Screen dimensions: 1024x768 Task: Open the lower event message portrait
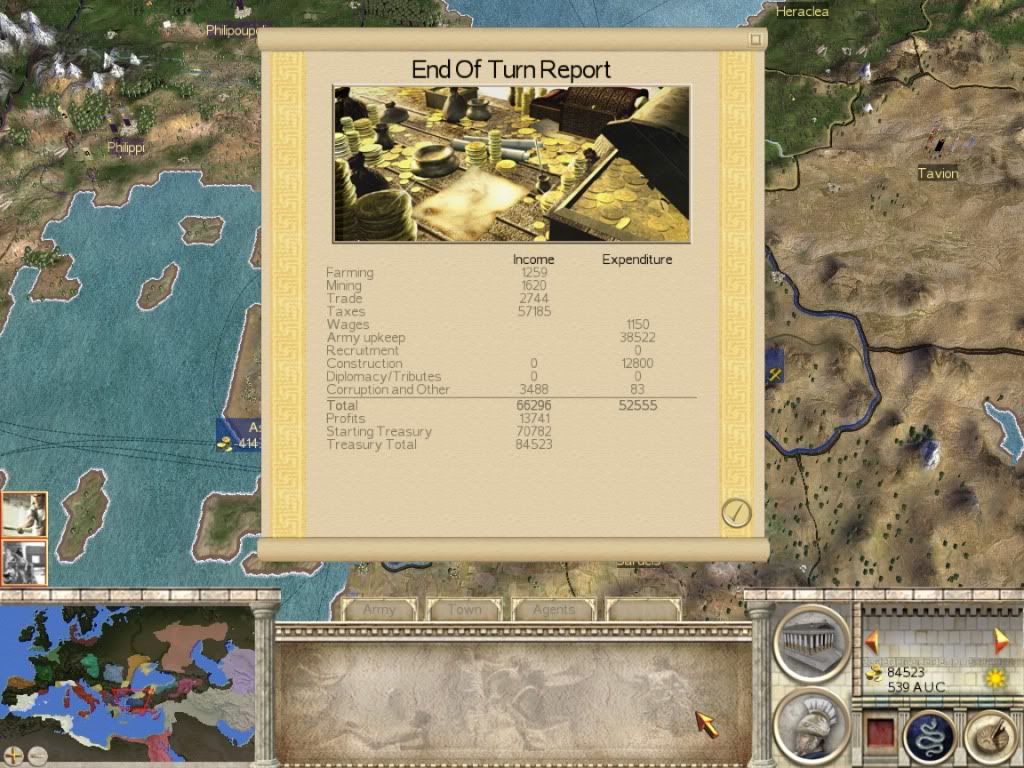(x=24, y=562)
